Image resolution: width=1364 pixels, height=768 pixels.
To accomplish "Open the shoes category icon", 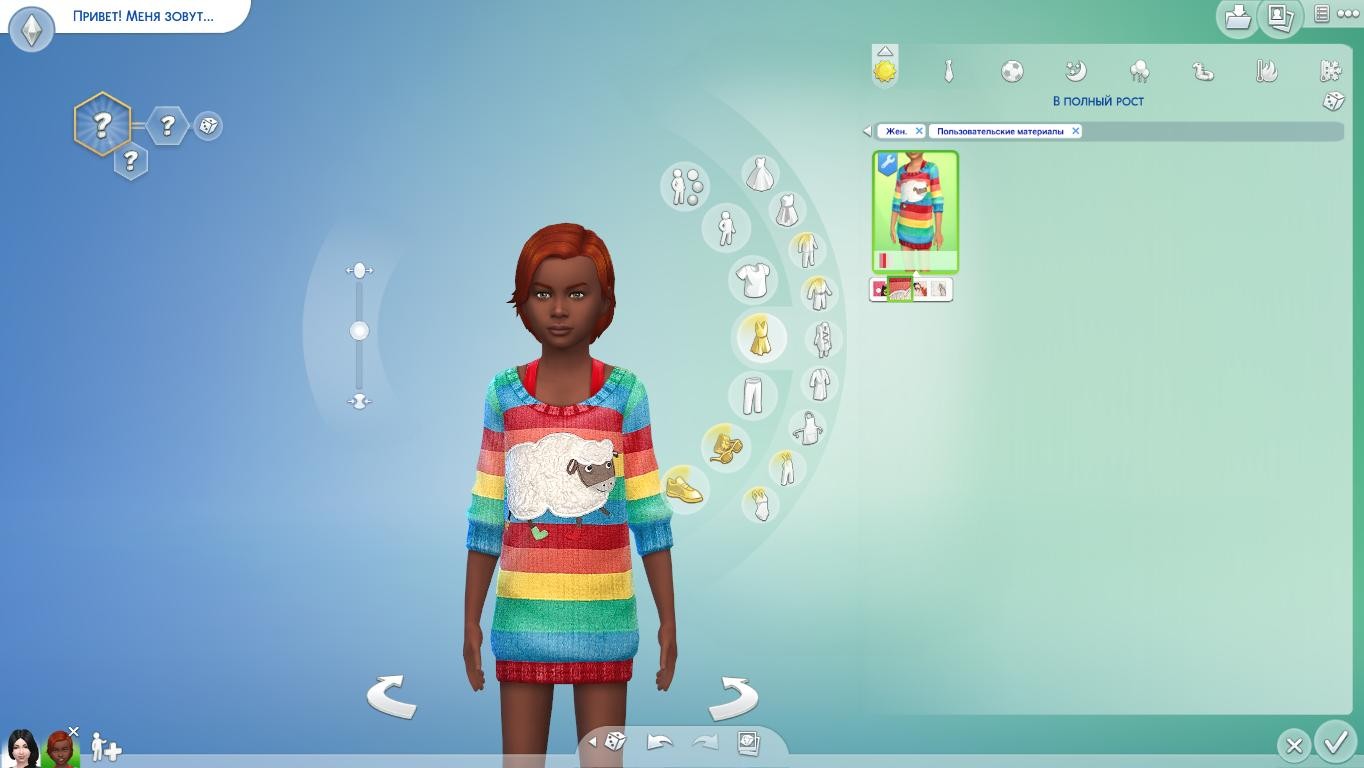I will pyautogui.click(x=684, y=488).
